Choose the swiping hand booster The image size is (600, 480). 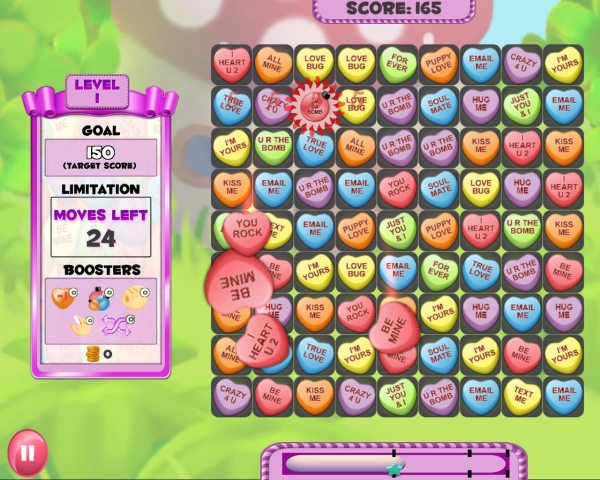click(x=82, y=325)
